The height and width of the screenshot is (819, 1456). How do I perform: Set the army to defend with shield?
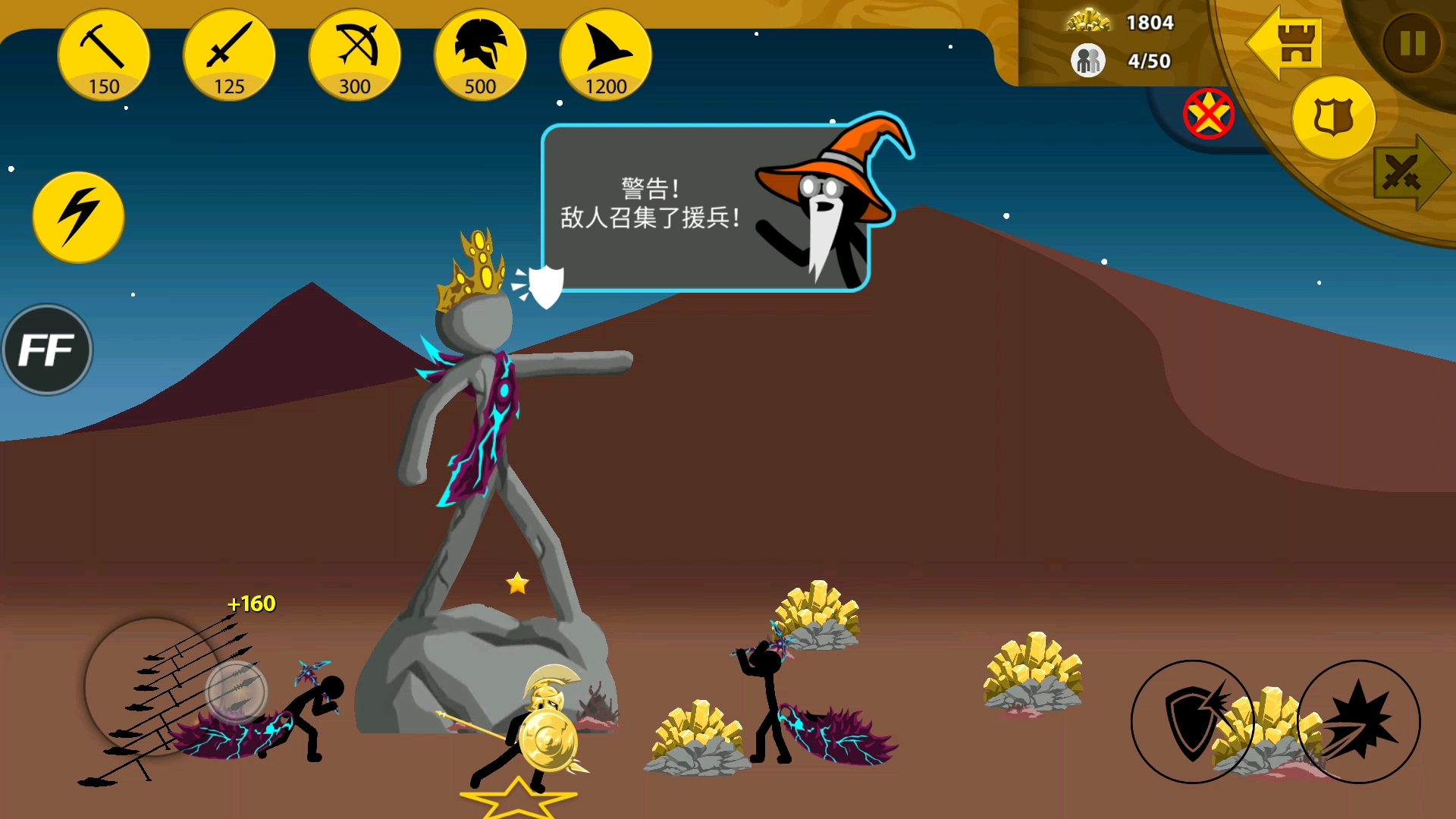1333,118
